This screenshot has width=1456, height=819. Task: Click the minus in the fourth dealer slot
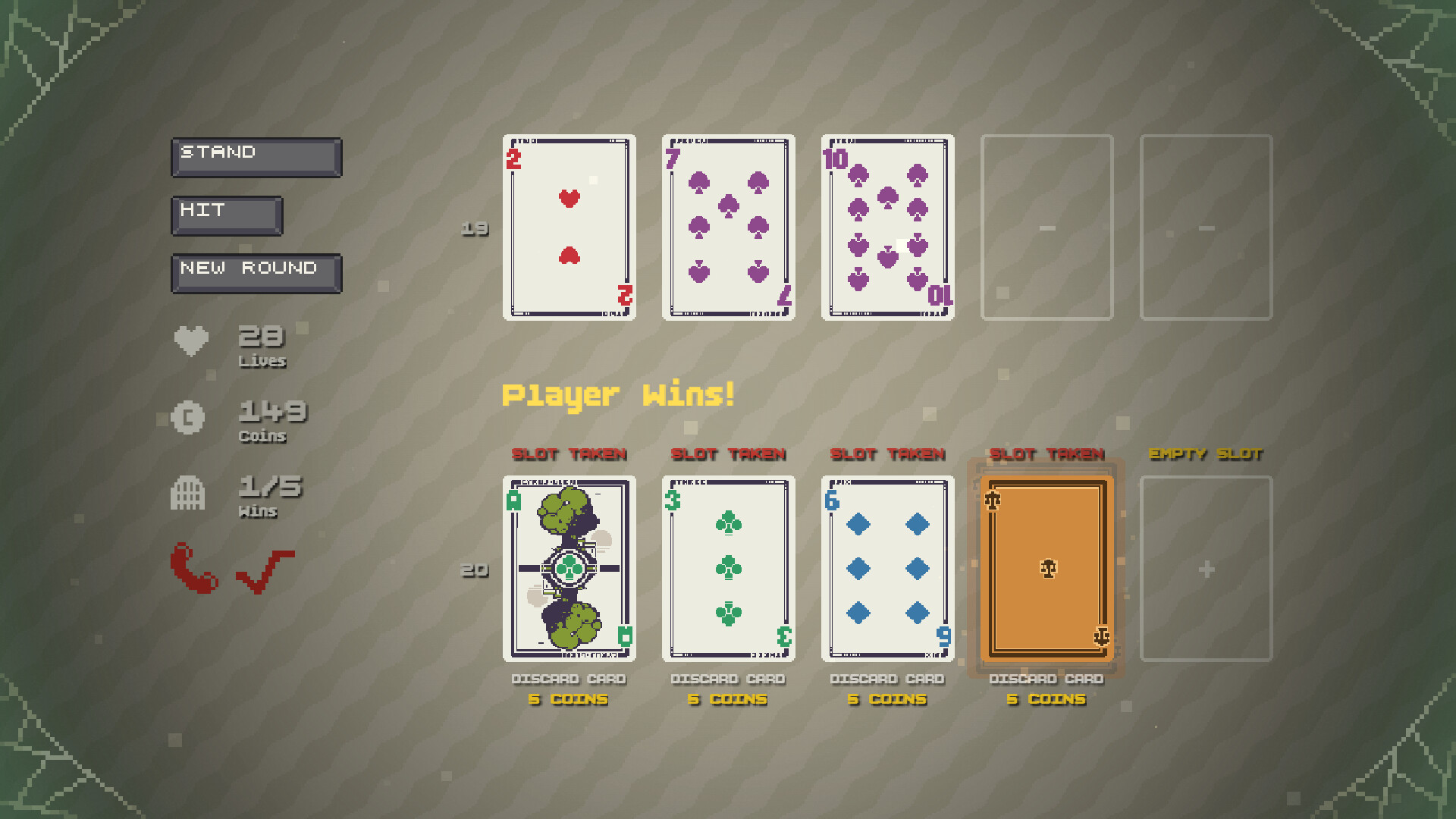(1046, 226)
